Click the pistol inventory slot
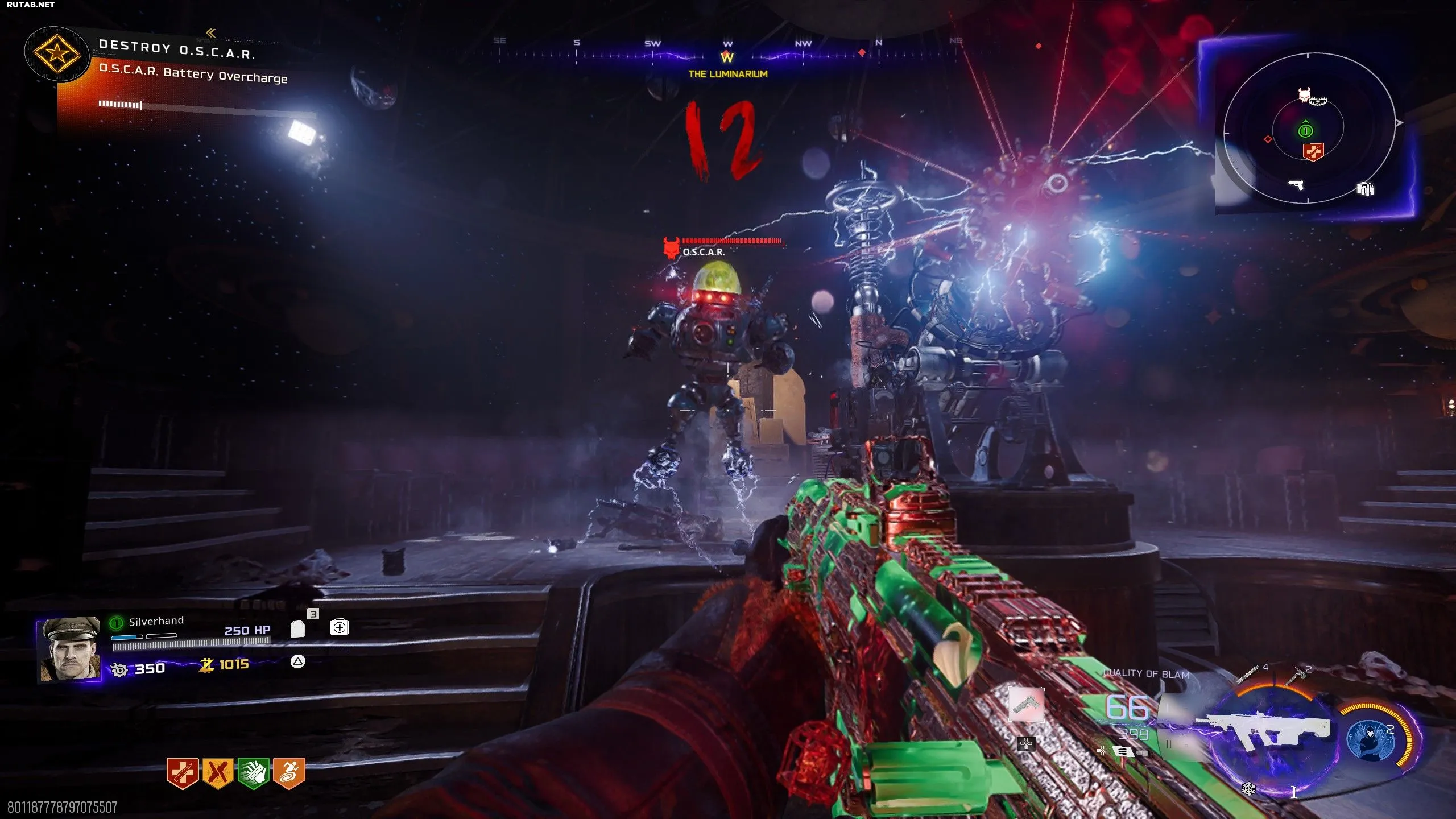Viewport: 1456px width, 819px height. coord(1026,704)
